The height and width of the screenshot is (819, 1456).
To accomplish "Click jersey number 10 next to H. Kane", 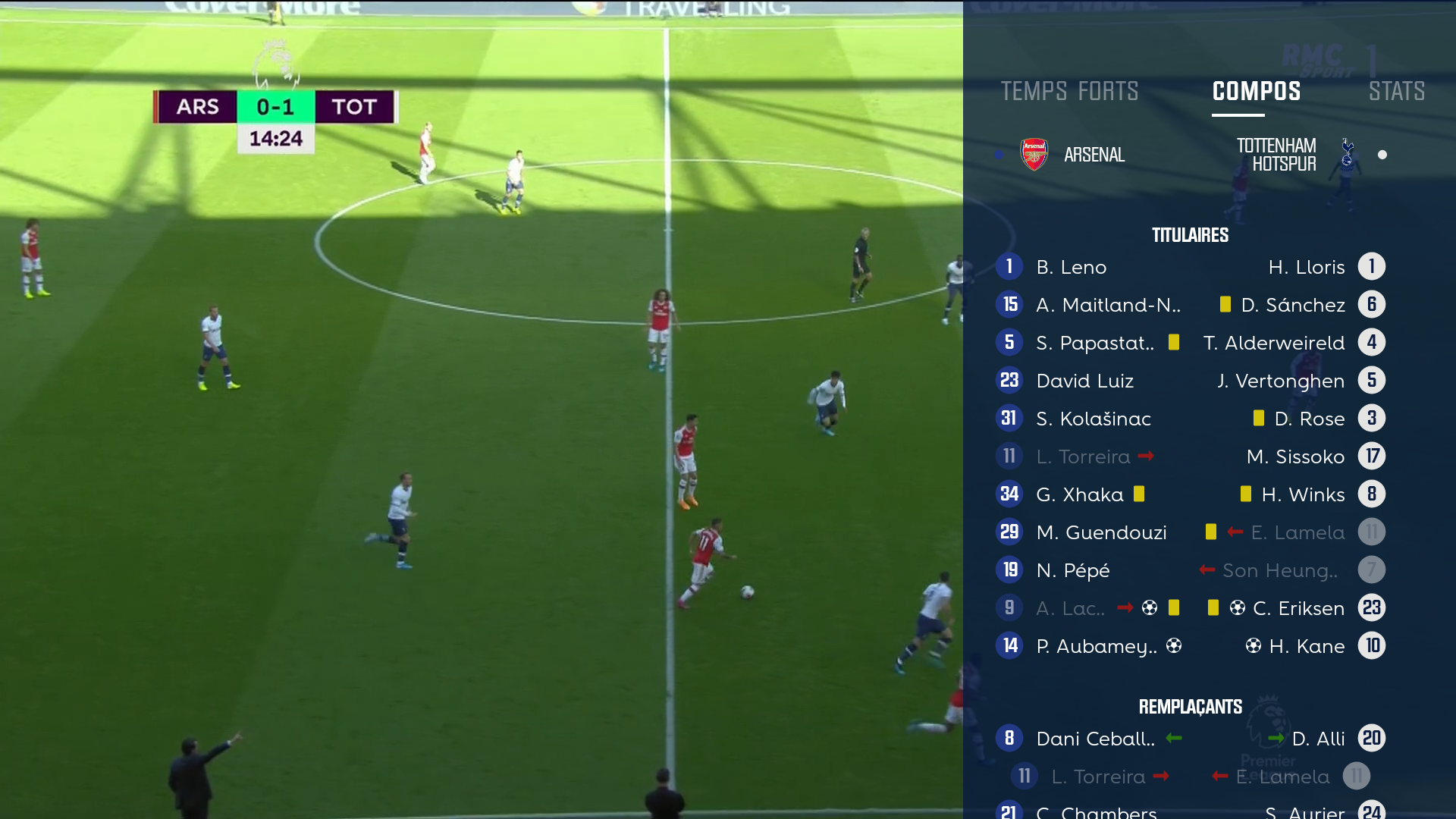I will pos(1371,645).
